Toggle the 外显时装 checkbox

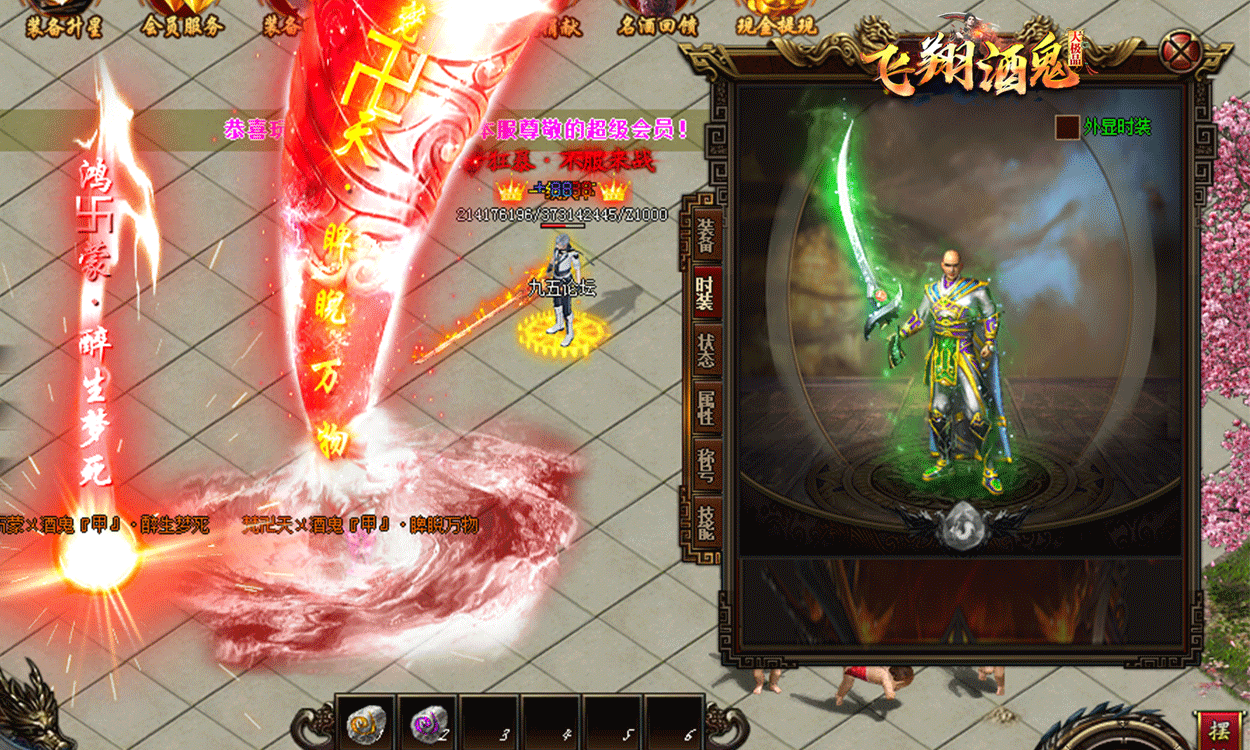click(x=1068, y=128)
